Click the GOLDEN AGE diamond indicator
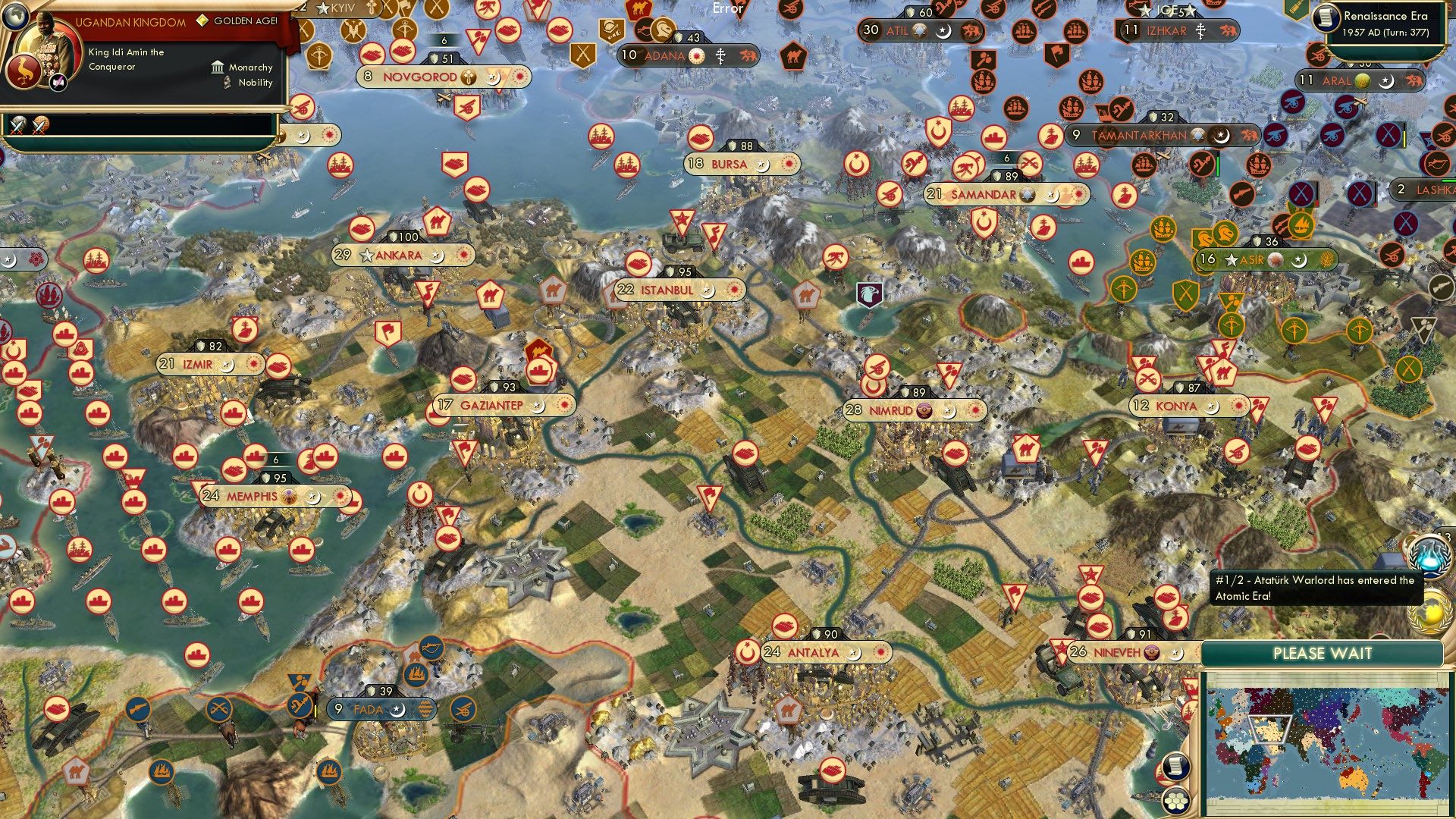1456x819 pixels. coord(201,20)
